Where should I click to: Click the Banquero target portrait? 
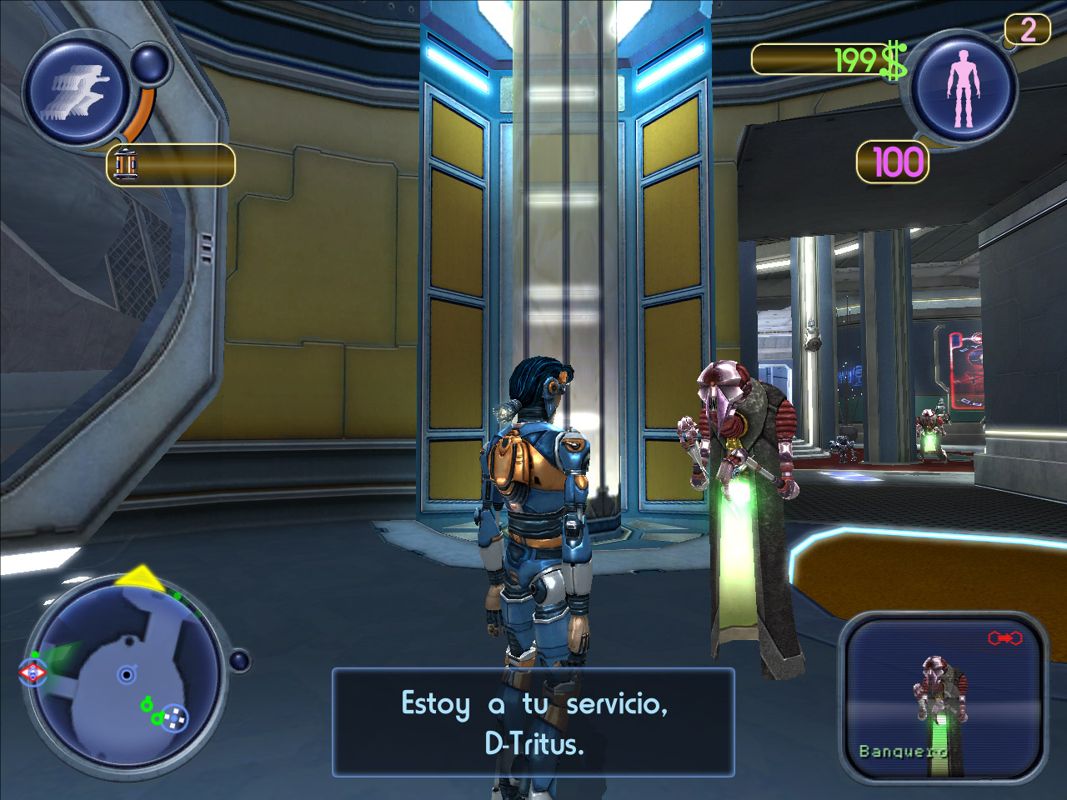click(x=941, y=696)
